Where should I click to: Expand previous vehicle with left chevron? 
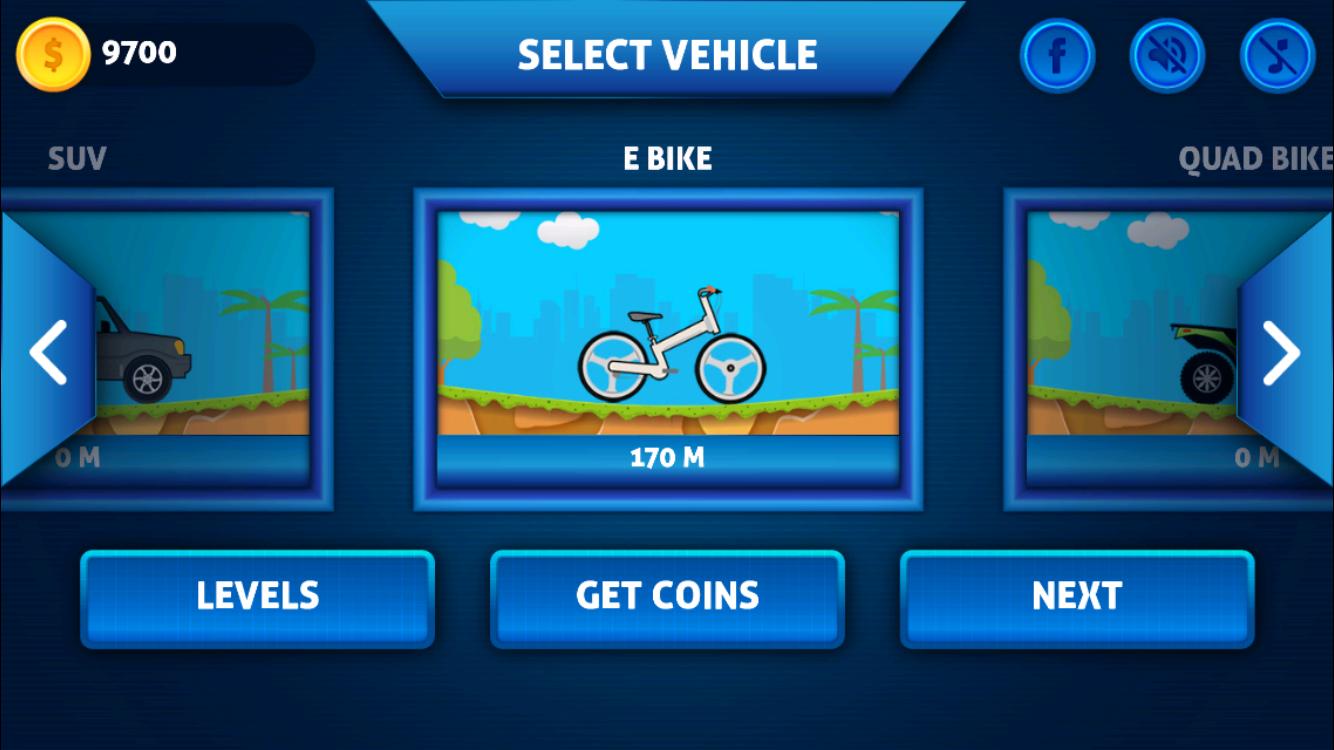click(x=47, y=350)
